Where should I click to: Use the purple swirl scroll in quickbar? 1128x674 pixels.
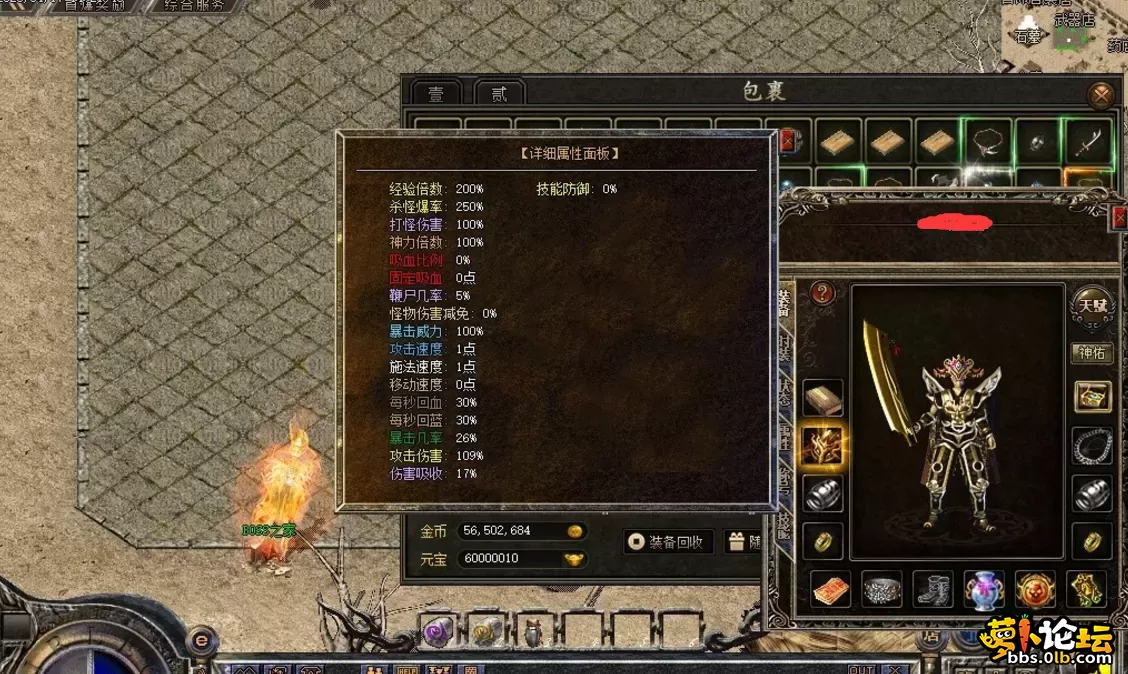click(x=438, y=631)
